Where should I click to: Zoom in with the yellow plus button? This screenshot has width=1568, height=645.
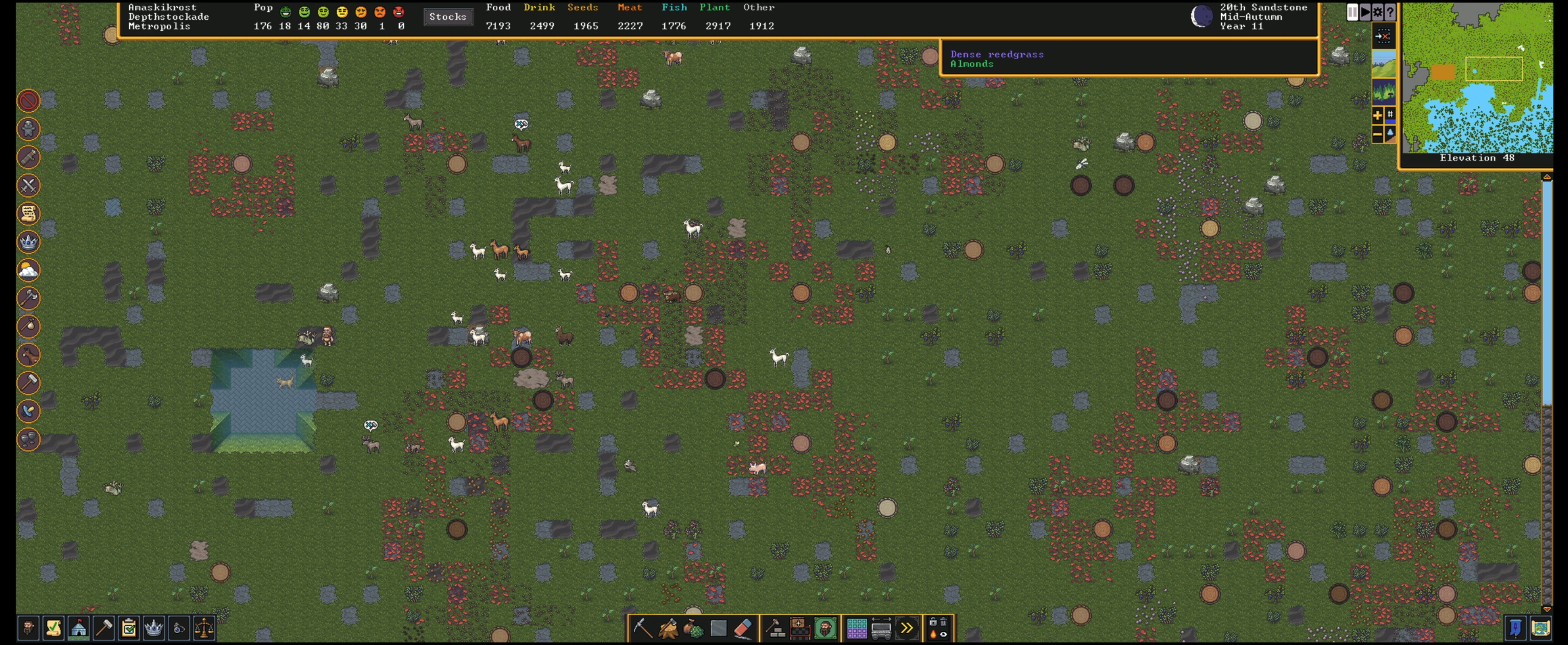point(1377,115)
